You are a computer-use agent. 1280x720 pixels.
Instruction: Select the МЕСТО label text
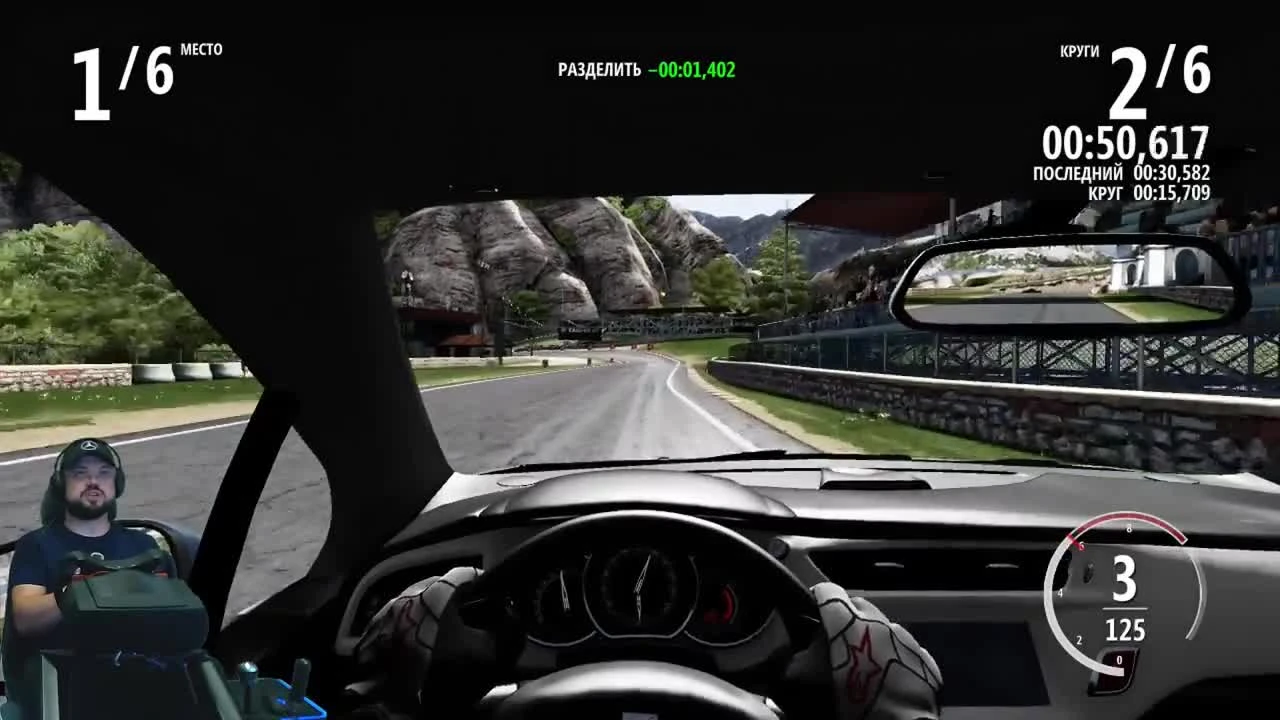[x=202, y=51]
